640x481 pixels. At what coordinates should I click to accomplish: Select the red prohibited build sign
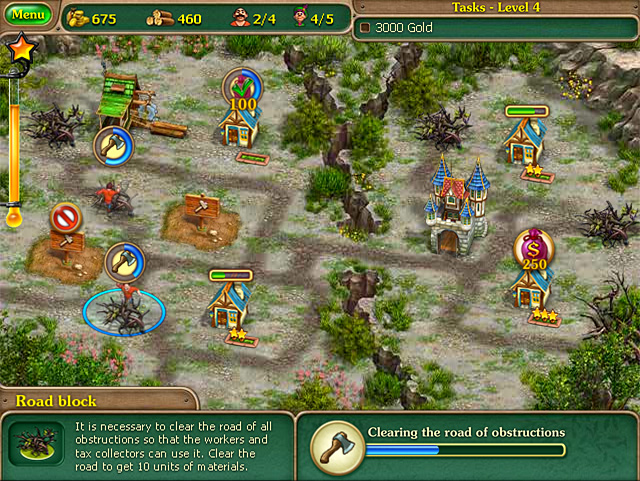point(65,216)
